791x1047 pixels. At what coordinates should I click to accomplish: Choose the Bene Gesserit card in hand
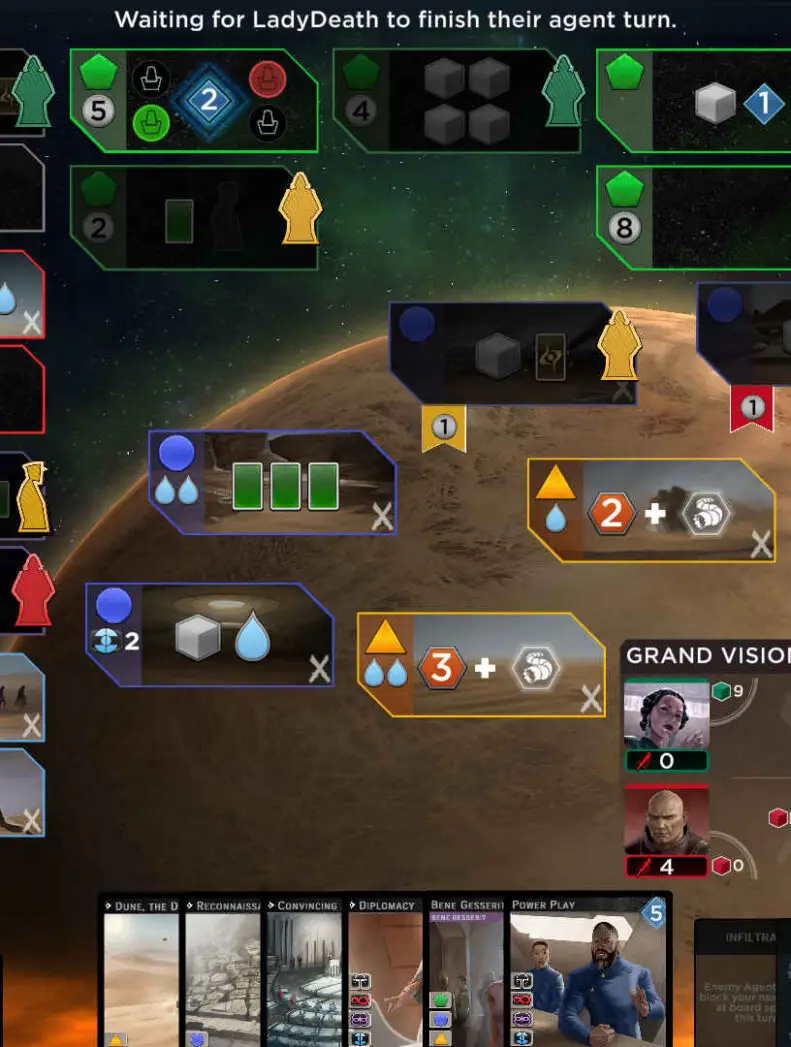pos(468,975)
